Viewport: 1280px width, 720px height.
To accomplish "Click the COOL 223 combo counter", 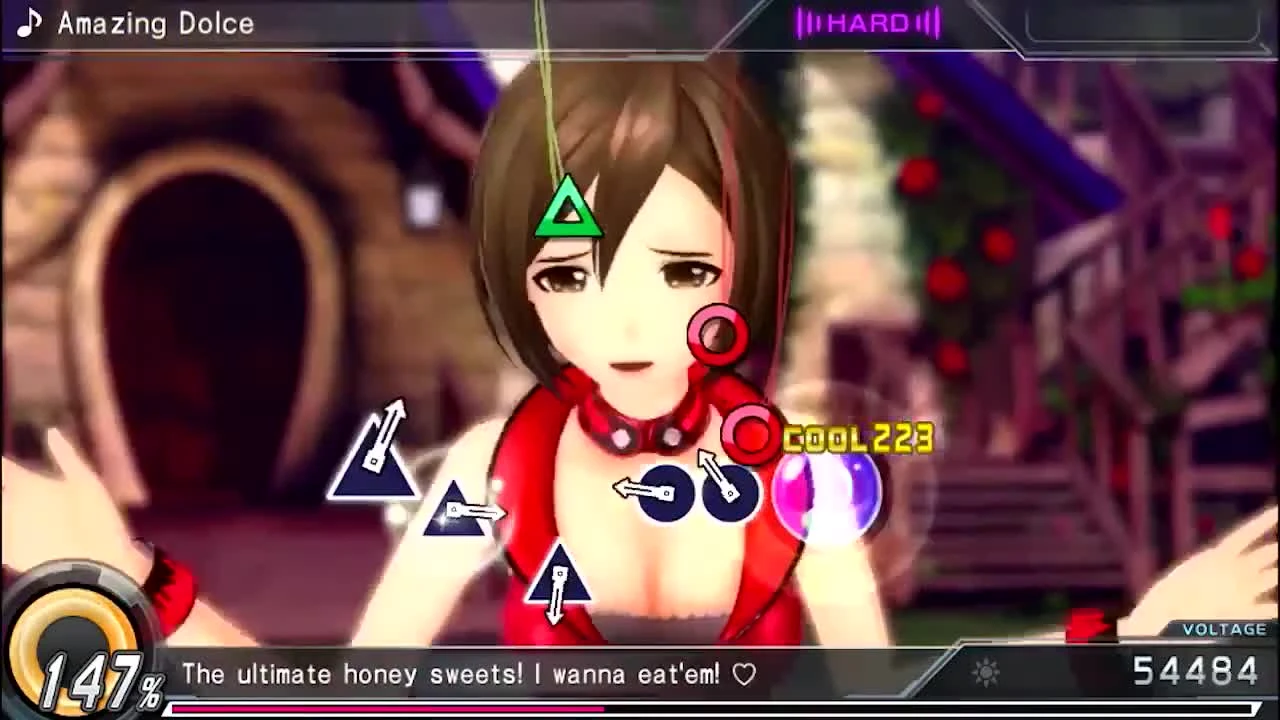I will tap(858, 437).
